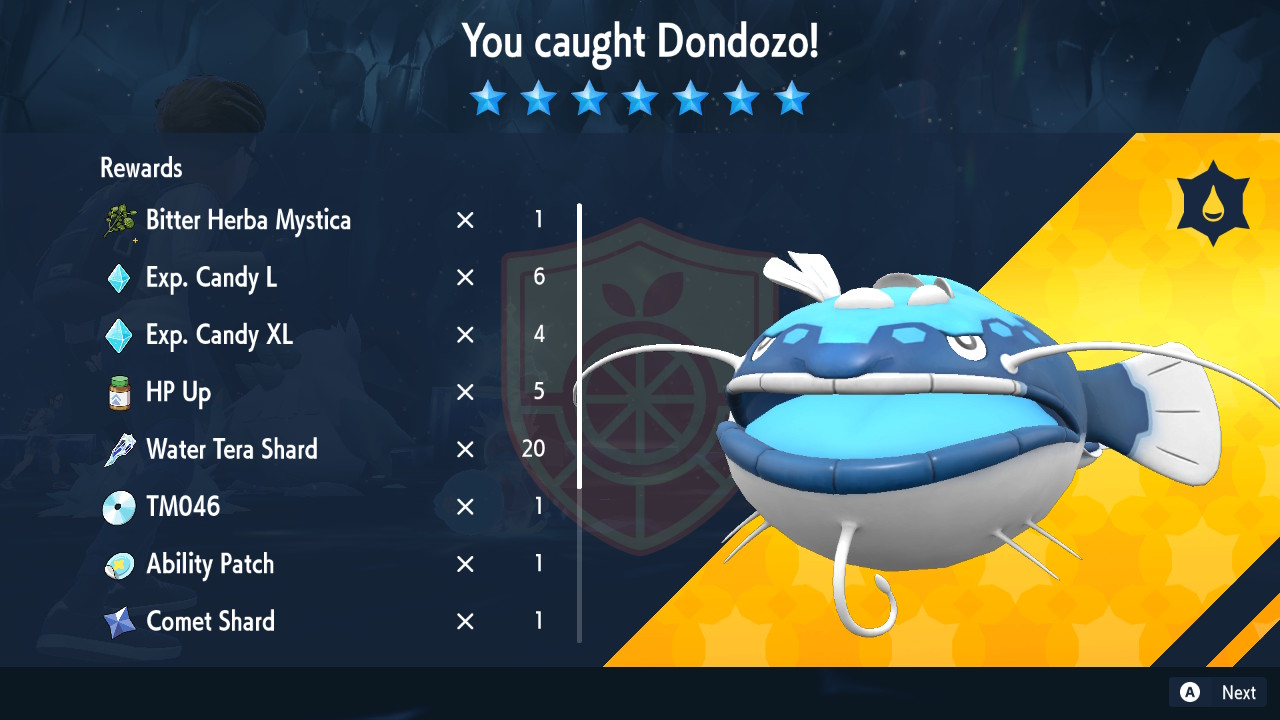
Task: Click the multiplier symbol beside HP Up
Action: (x=465, y=392)
